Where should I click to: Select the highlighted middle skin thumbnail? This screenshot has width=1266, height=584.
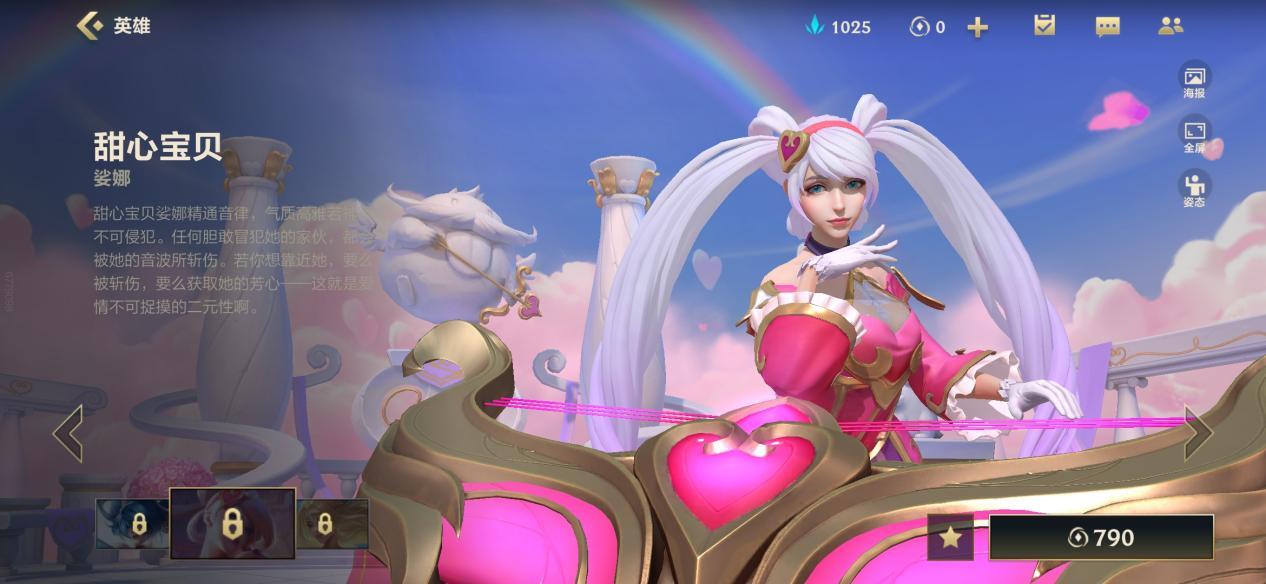click(x=232, y=523)
